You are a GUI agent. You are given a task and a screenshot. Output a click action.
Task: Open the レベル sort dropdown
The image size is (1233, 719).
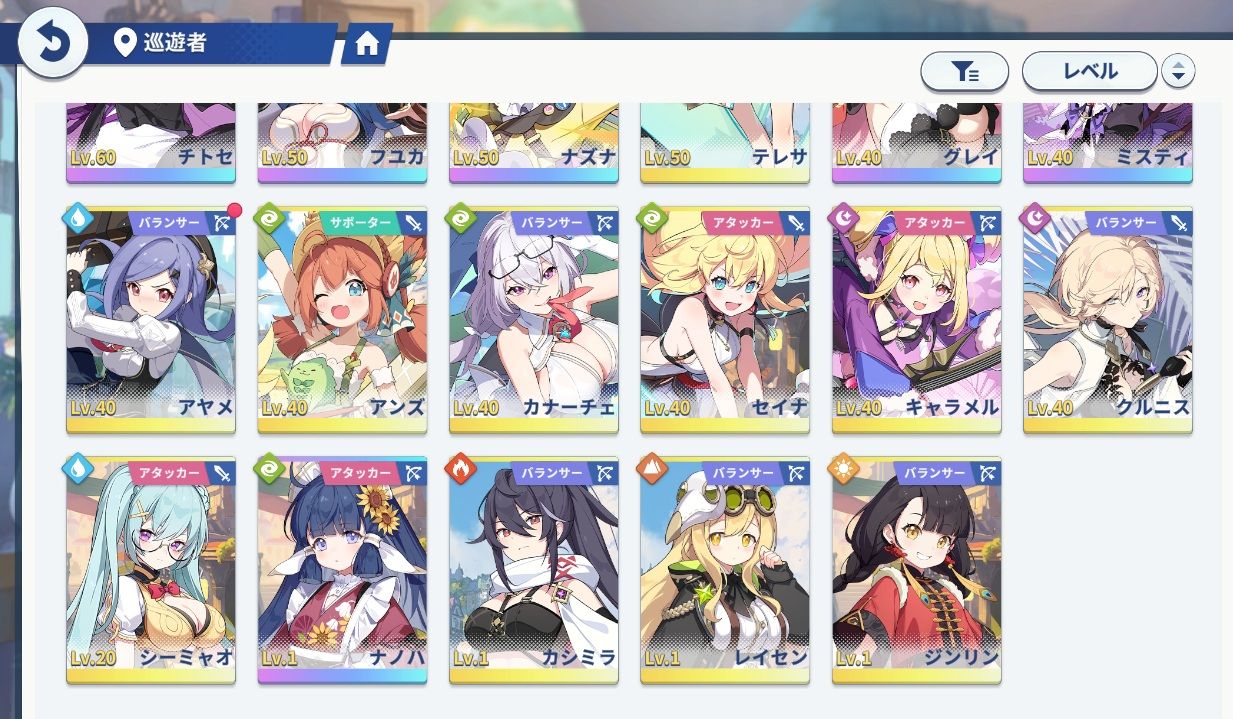(1089, 71)
